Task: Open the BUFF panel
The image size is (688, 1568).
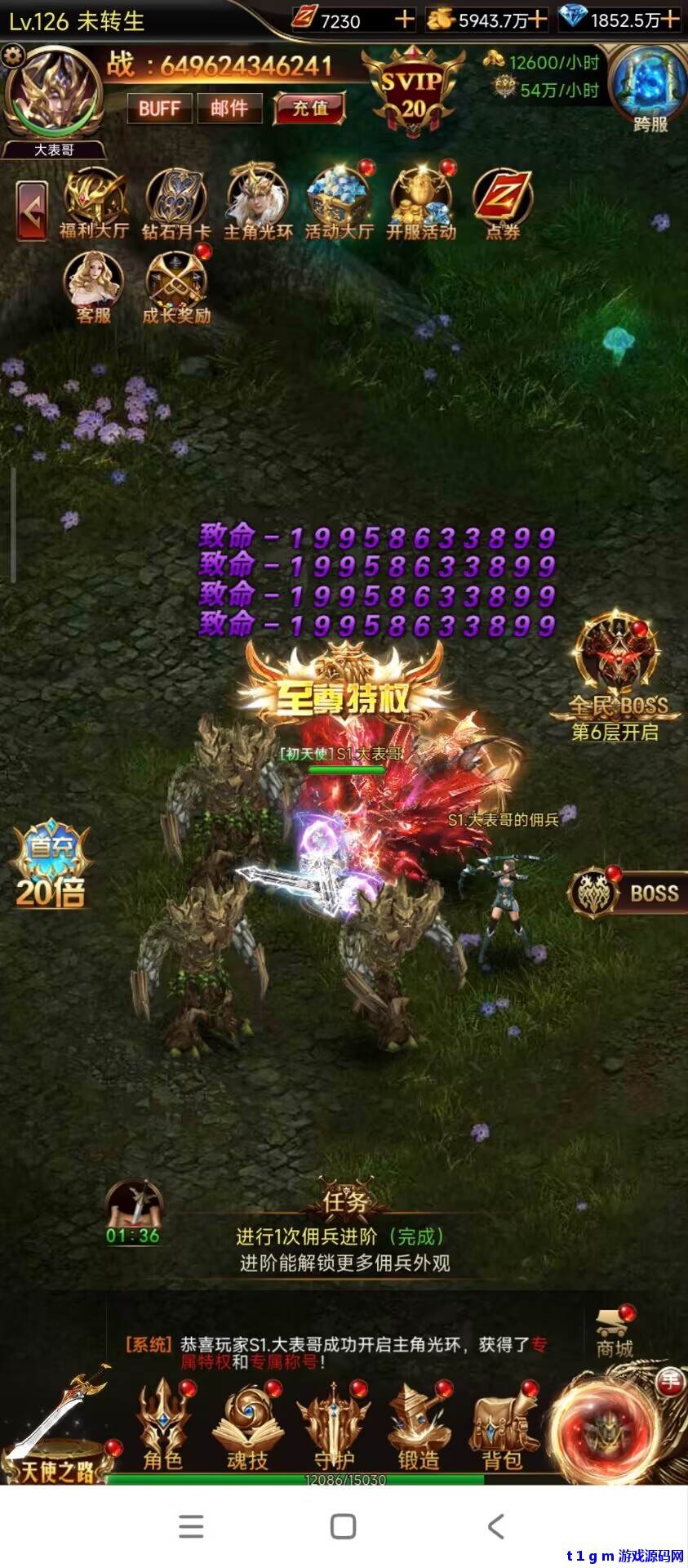Action: tap(159, 109)
